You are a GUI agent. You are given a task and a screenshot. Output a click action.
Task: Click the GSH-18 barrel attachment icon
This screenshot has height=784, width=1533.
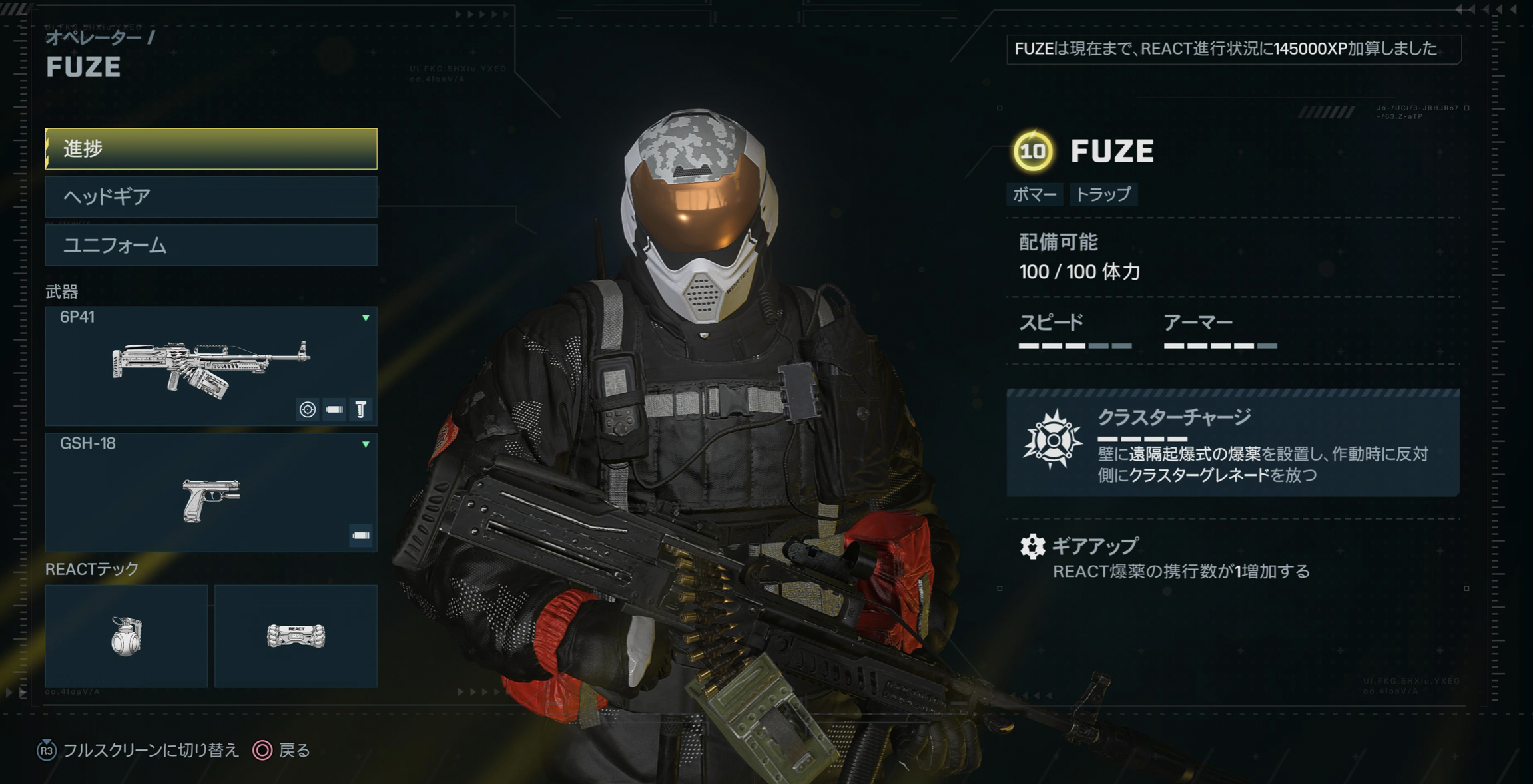[361, 536]
